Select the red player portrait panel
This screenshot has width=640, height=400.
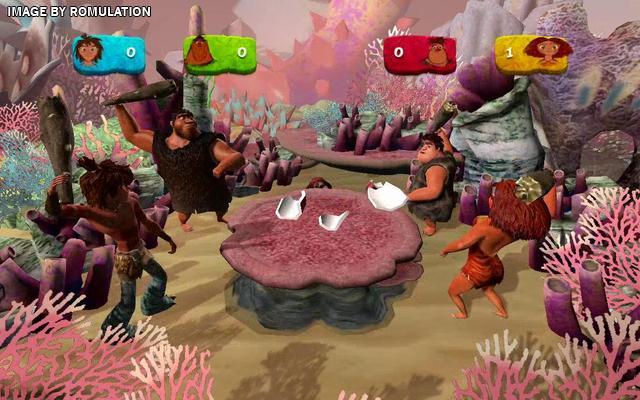tap(419, 53)
